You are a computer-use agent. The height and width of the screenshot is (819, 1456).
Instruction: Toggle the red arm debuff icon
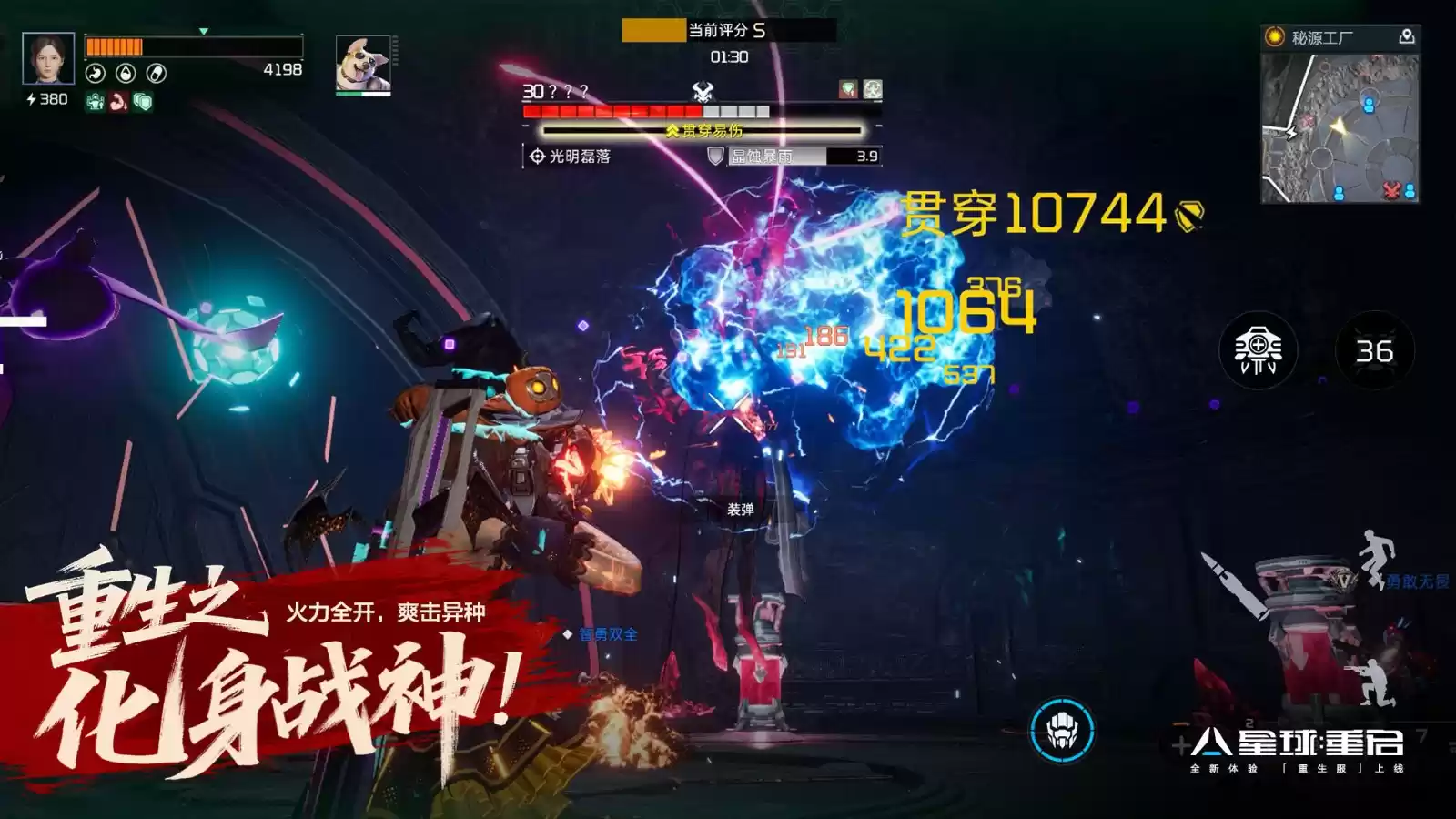click(118, 101)
